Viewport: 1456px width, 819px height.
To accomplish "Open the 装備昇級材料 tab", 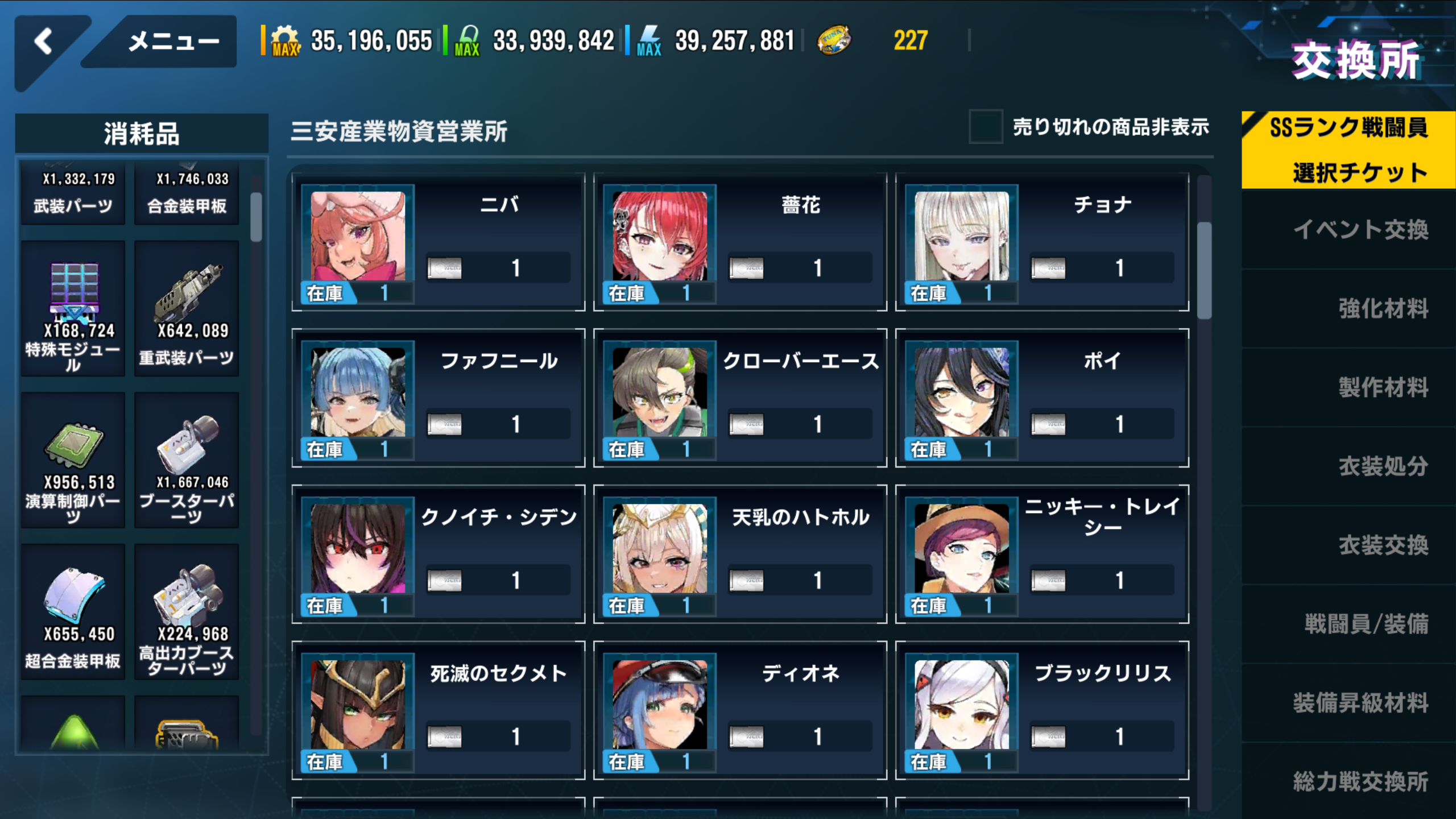I will 1359,703.
